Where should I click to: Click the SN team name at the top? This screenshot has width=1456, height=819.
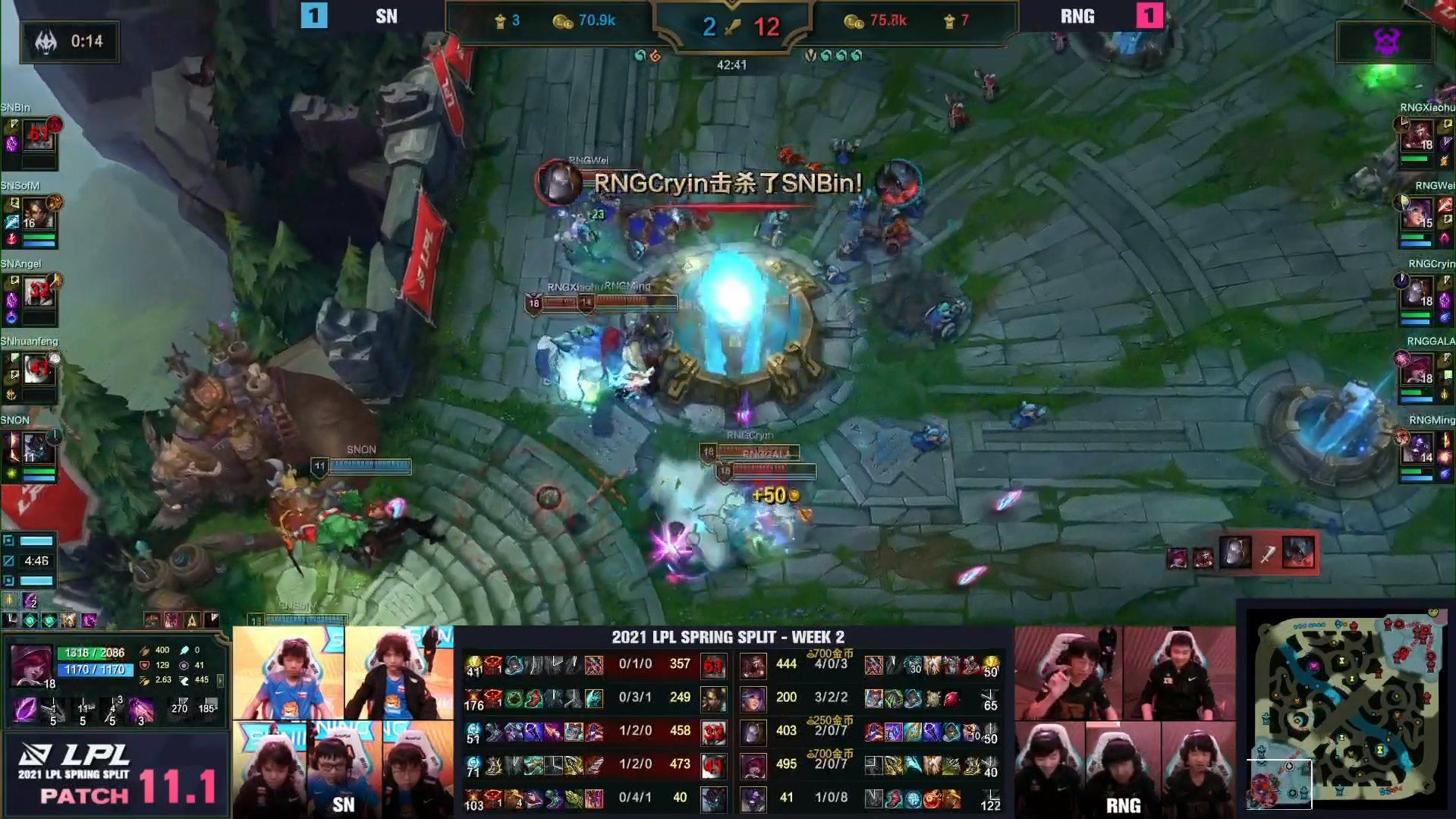click(x=387, y=16)
